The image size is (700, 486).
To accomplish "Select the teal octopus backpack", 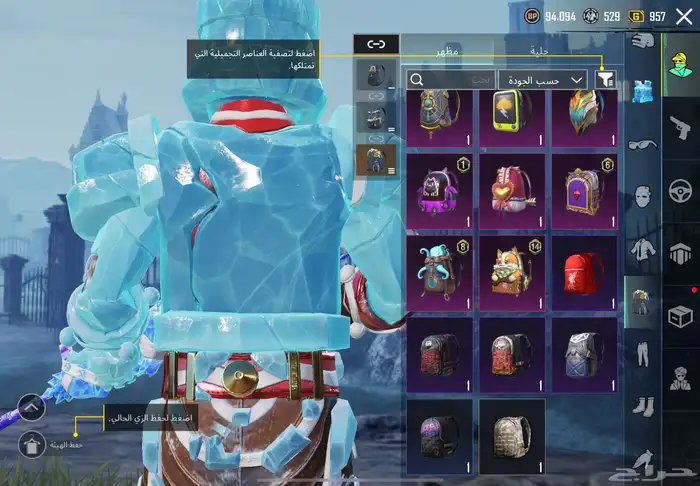I will (x=439, y=269).
